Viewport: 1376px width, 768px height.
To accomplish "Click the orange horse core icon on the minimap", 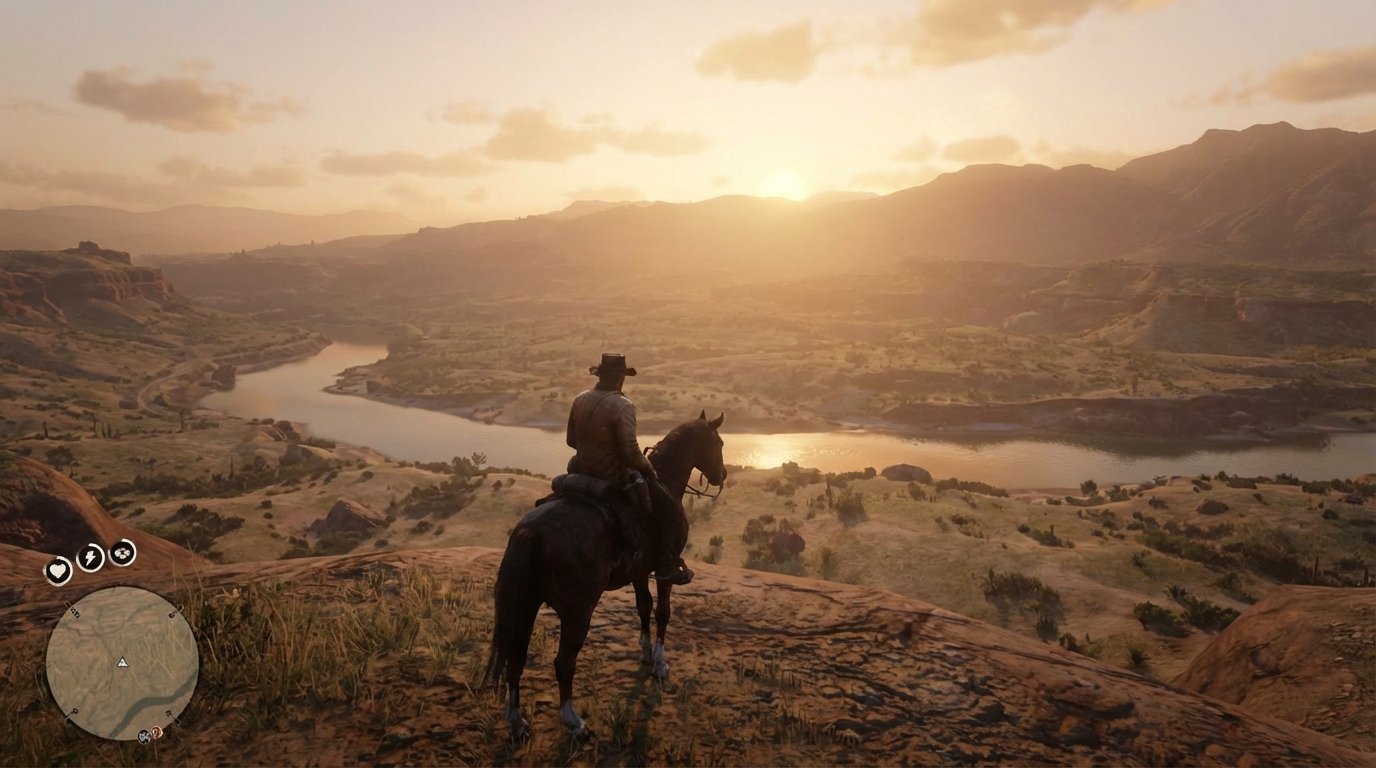I will click(157, 734).
